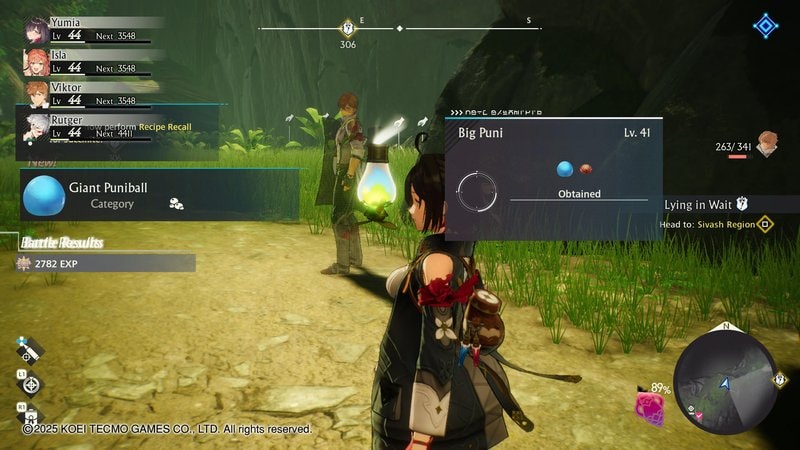Select Yumia's party portrait
The width and height of the screenshot is (800, 450).
pyautogui.click(x=36, y=26)
